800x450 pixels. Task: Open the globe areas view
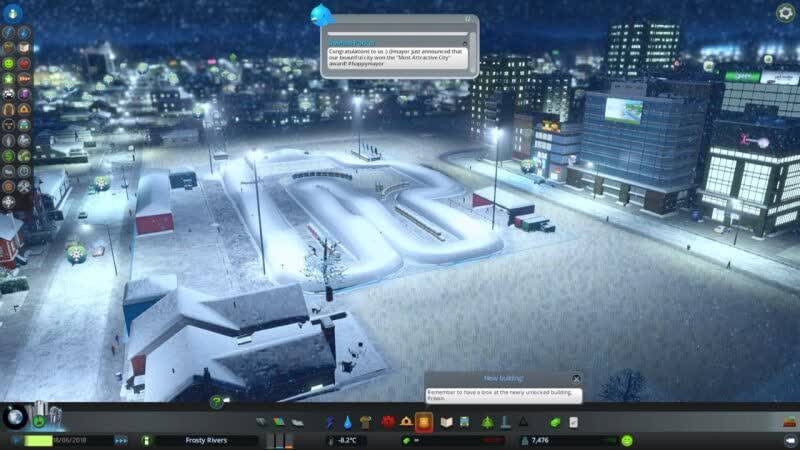pyautogui.click(x=15, y=415)
